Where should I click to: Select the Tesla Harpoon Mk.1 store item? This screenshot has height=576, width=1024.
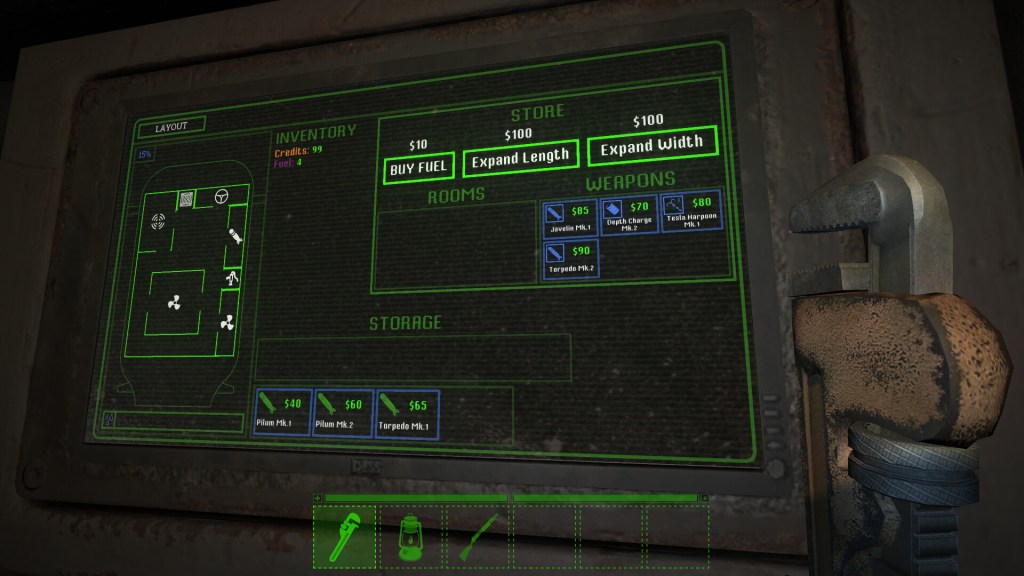[692, 212]
